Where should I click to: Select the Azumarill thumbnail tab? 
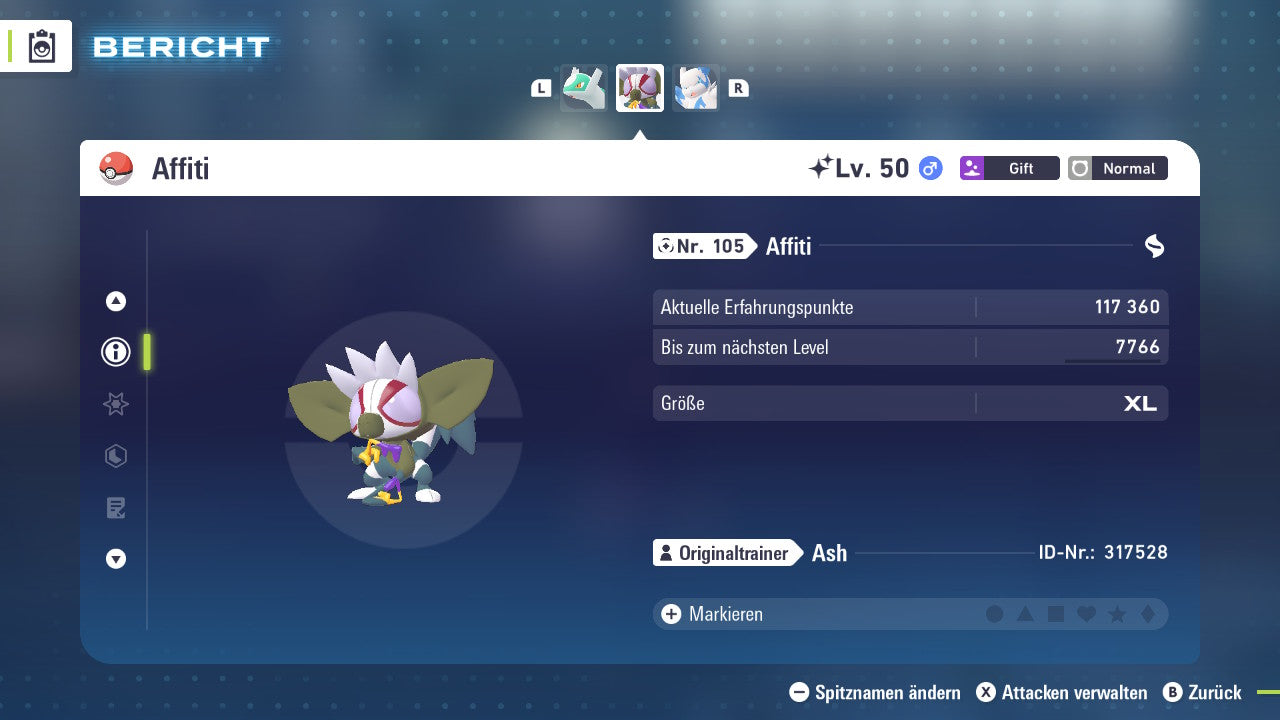pos(696,88)
